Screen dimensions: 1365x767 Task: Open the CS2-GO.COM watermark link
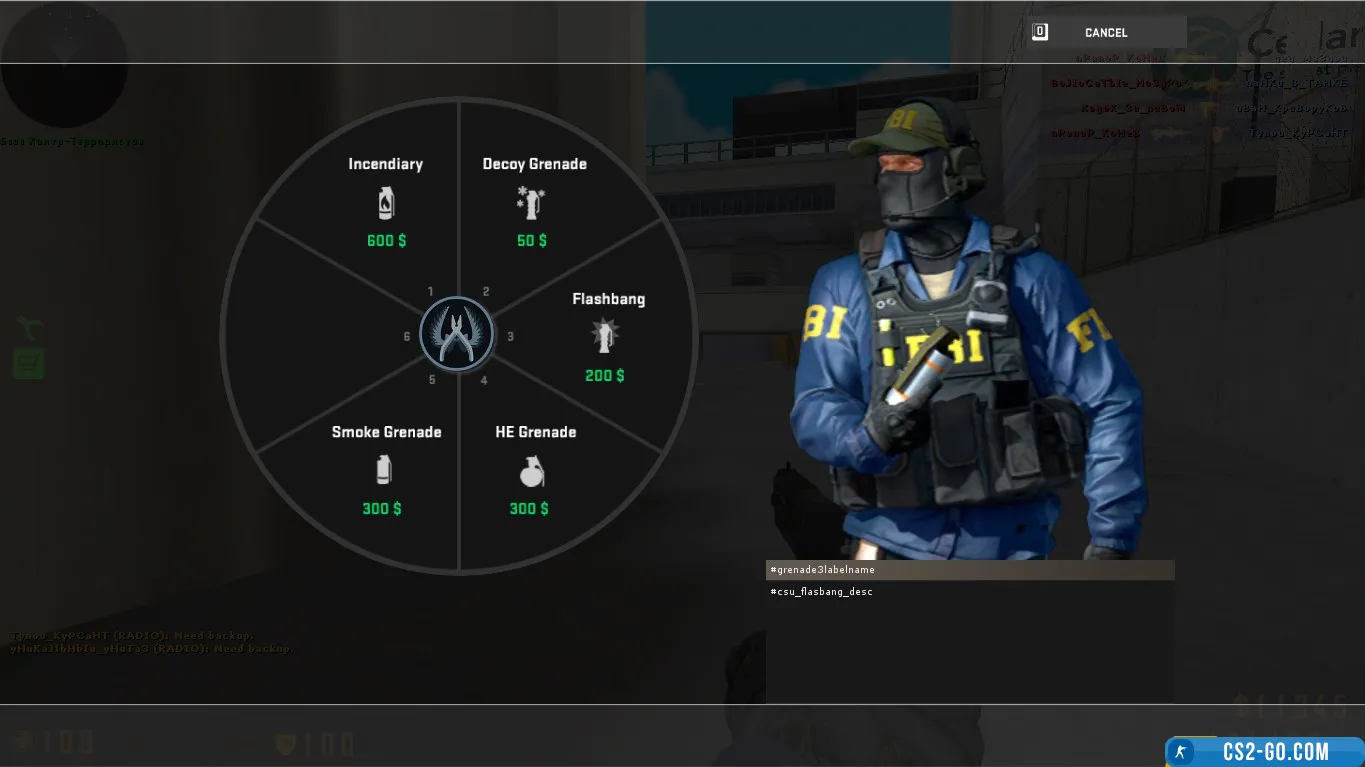1265,751
